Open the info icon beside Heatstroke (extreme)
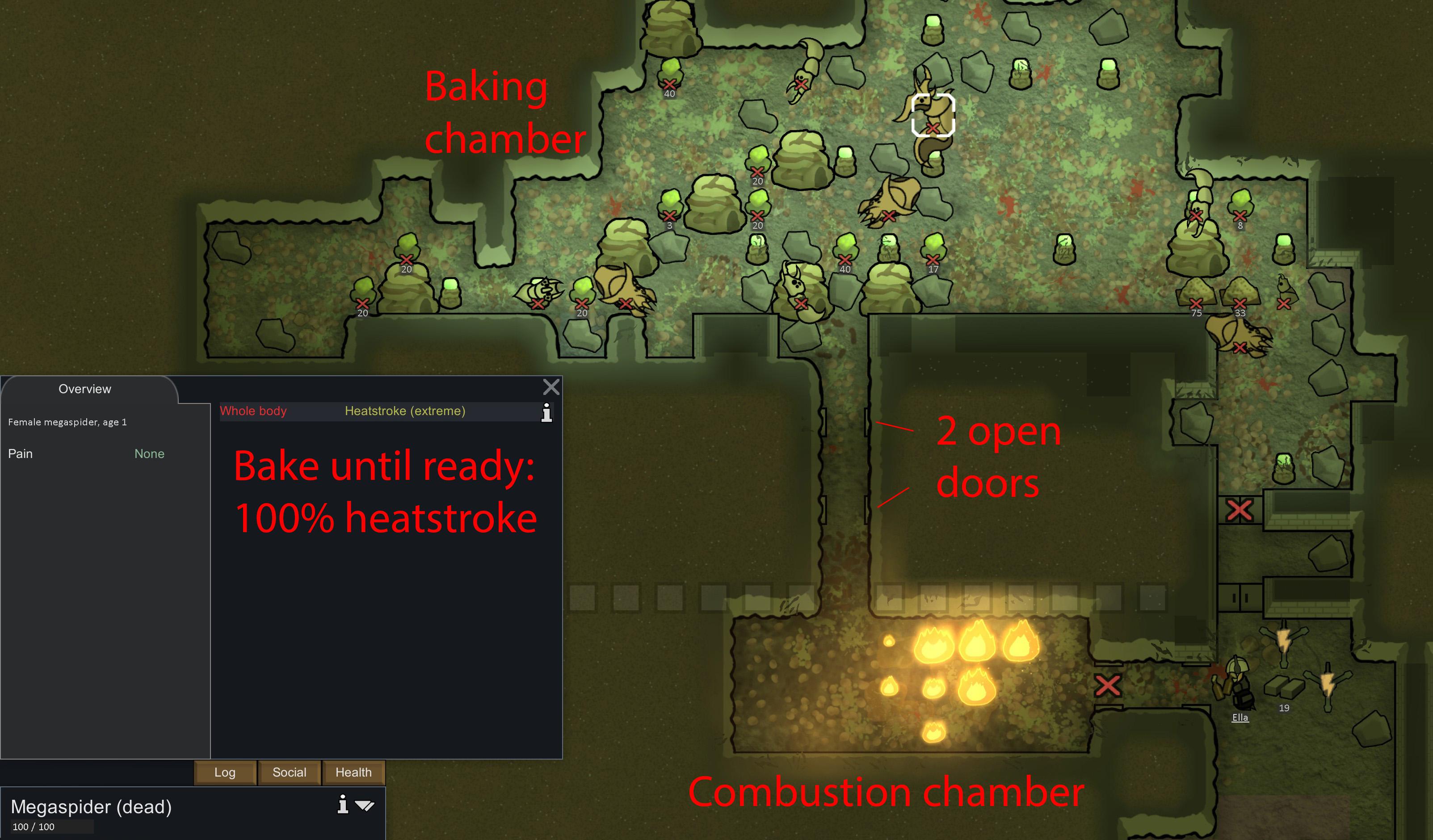The image size is (1433, 840). coord(546,413)
